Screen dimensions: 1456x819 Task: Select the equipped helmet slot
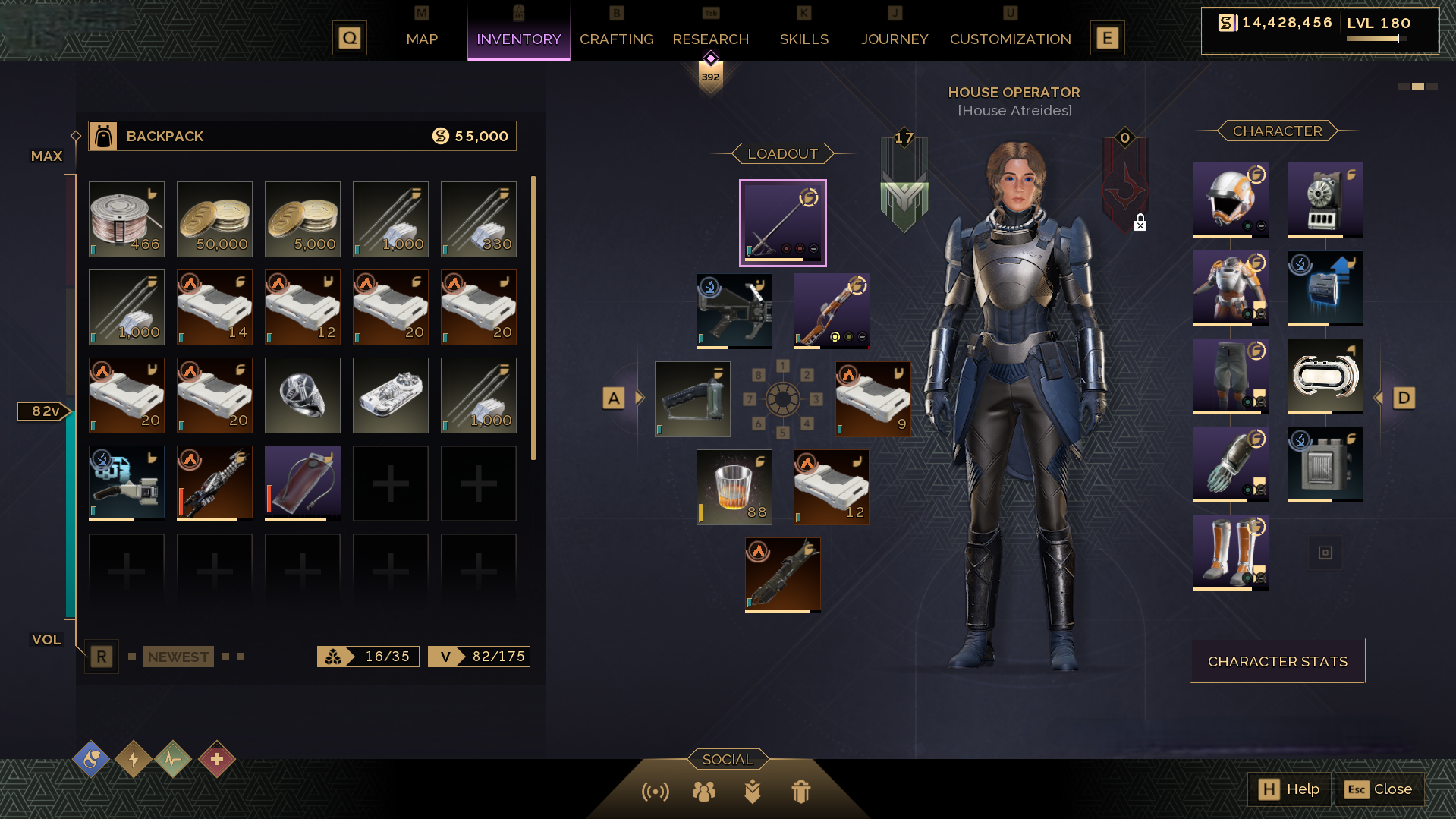point(1230,200)
